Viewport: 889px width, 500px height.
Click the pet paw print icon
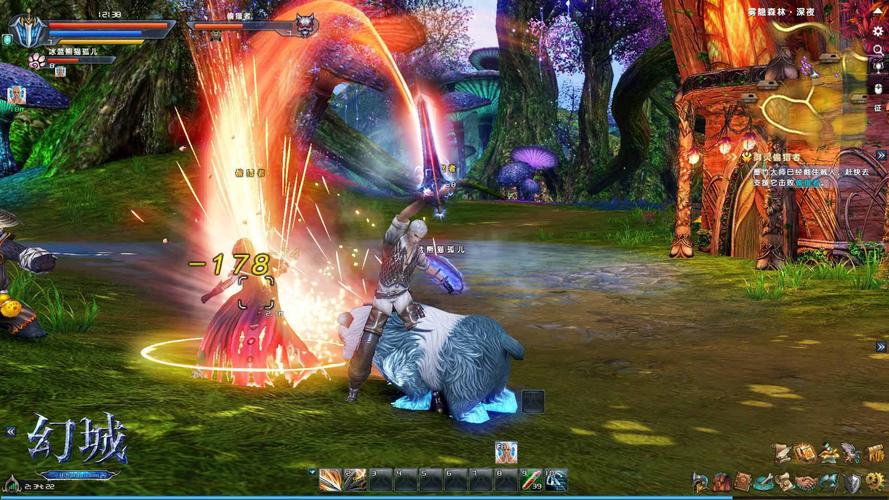pos(35,60)
